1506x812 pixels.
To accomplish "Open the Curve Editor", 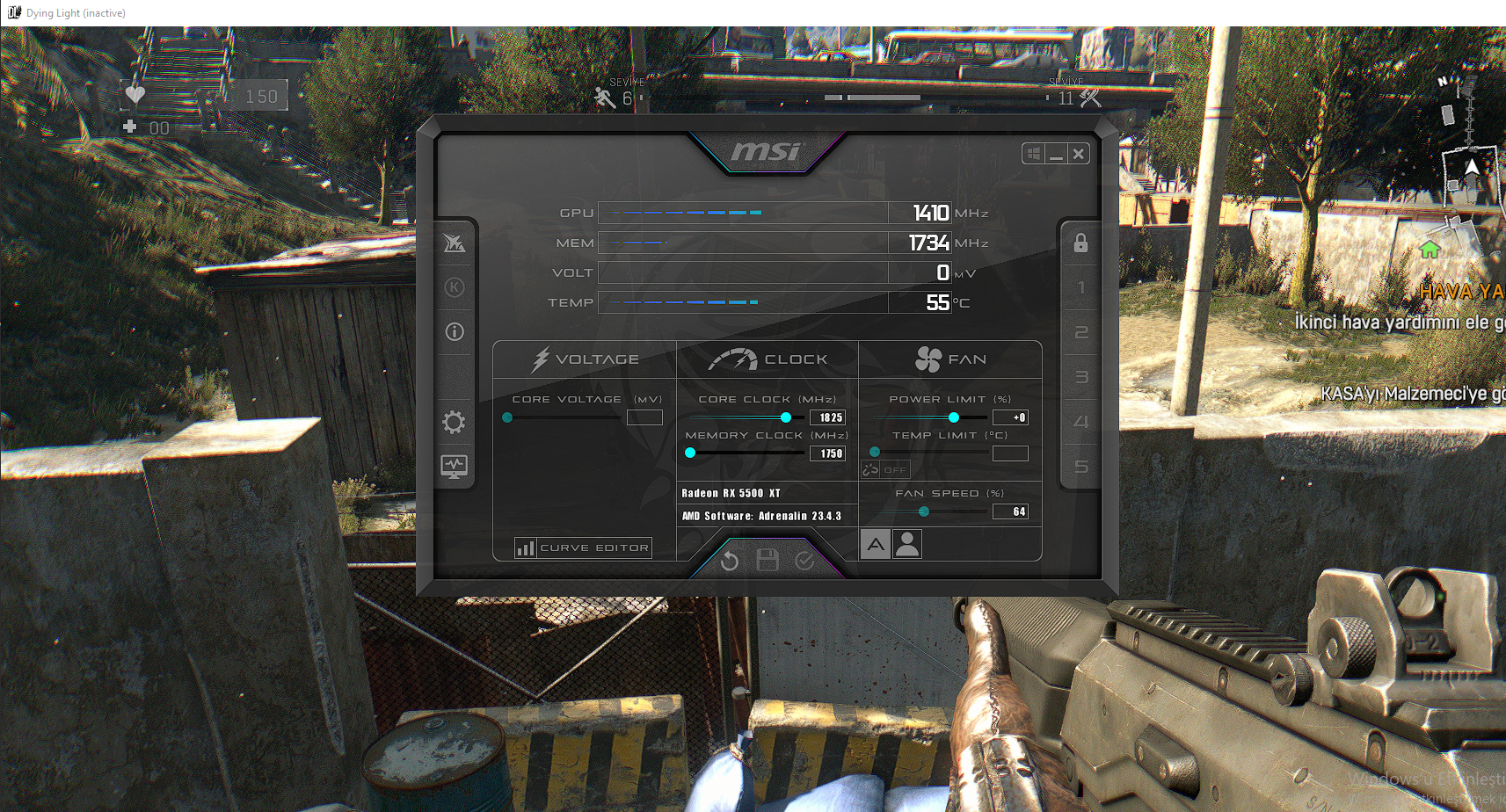I will pyautogui.click(x=584, y=547).
